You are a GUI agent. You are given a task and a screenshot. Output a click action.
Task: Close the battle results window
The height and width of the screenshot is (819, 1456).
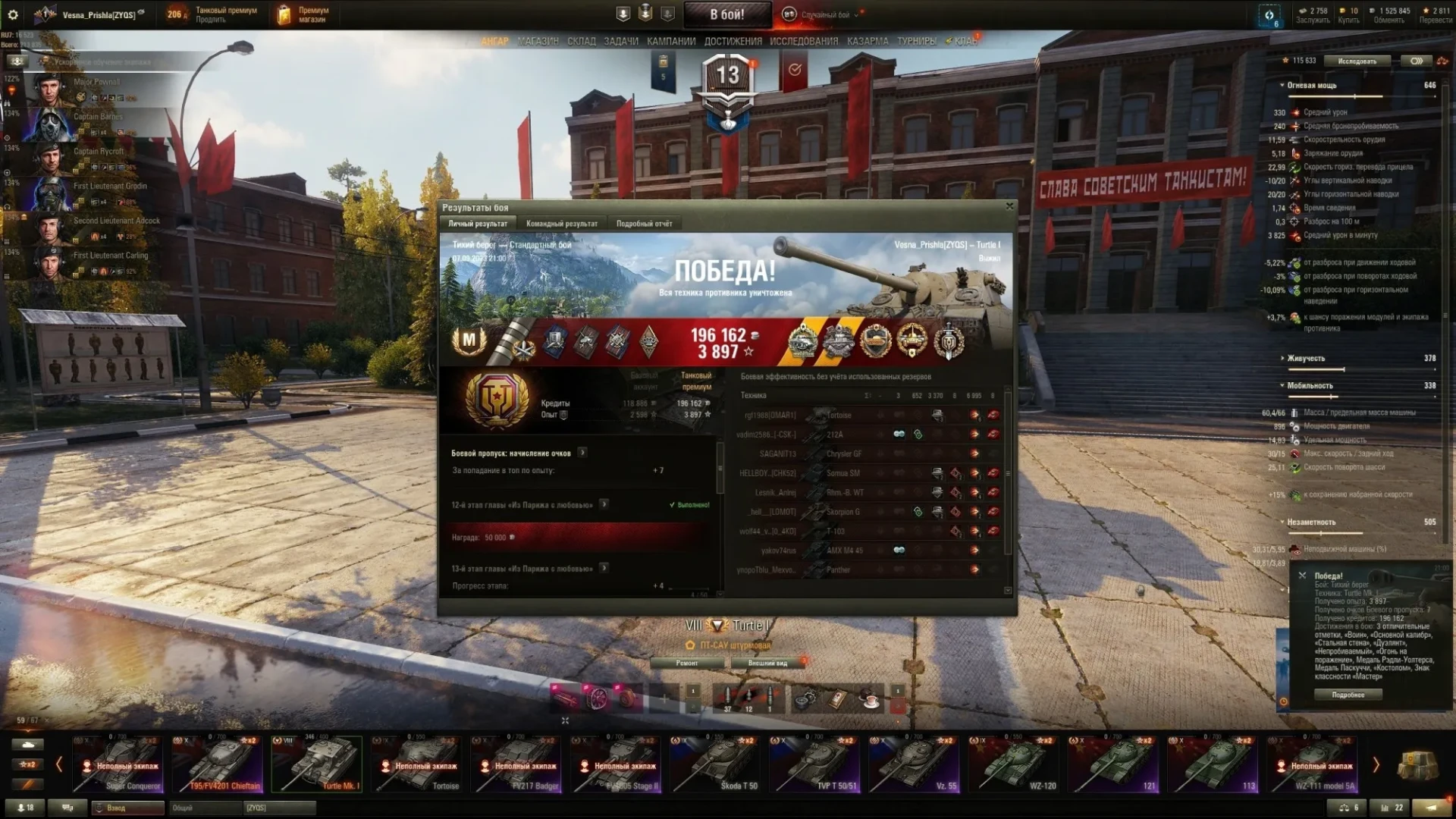[x=1009, y=206]
